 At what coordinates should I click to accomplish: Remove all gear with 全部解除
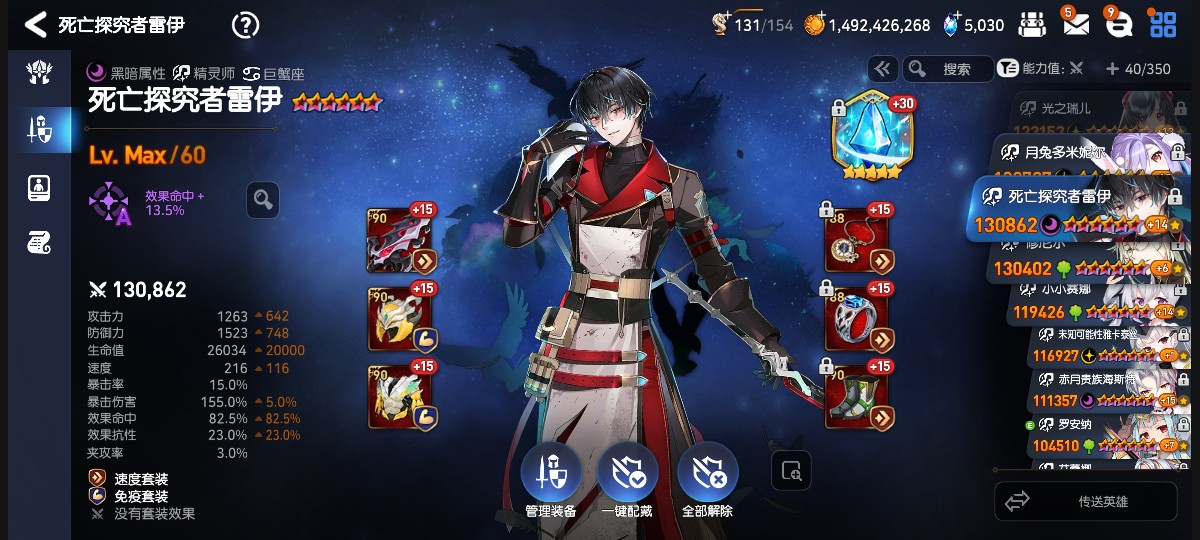(x=707, y=474)
